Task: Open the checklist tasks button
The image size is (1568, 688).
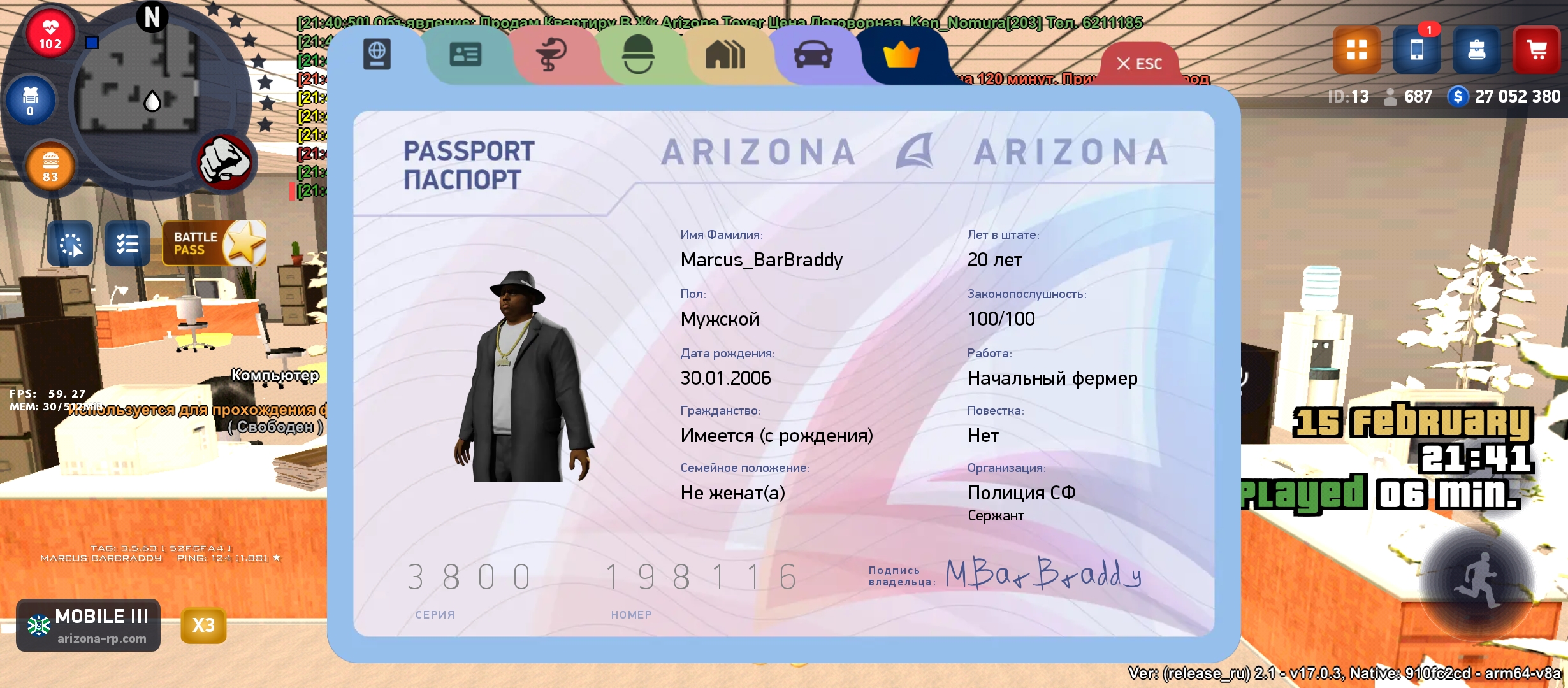Action: (x=127, y=243)
